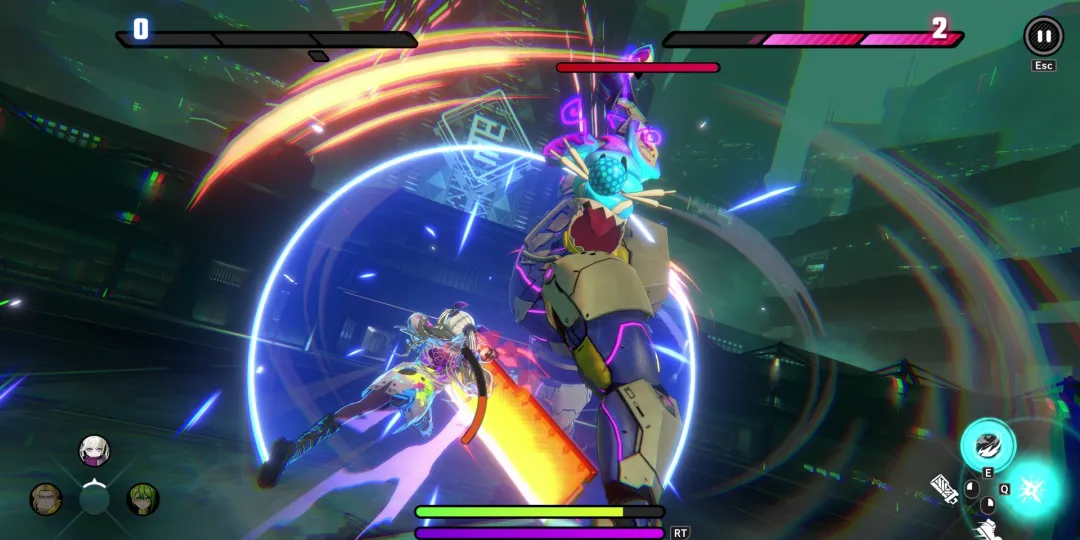Choose the green-haired character portrait
The width and height of the screenshot is (1080, 540).
tap(143, 498)
